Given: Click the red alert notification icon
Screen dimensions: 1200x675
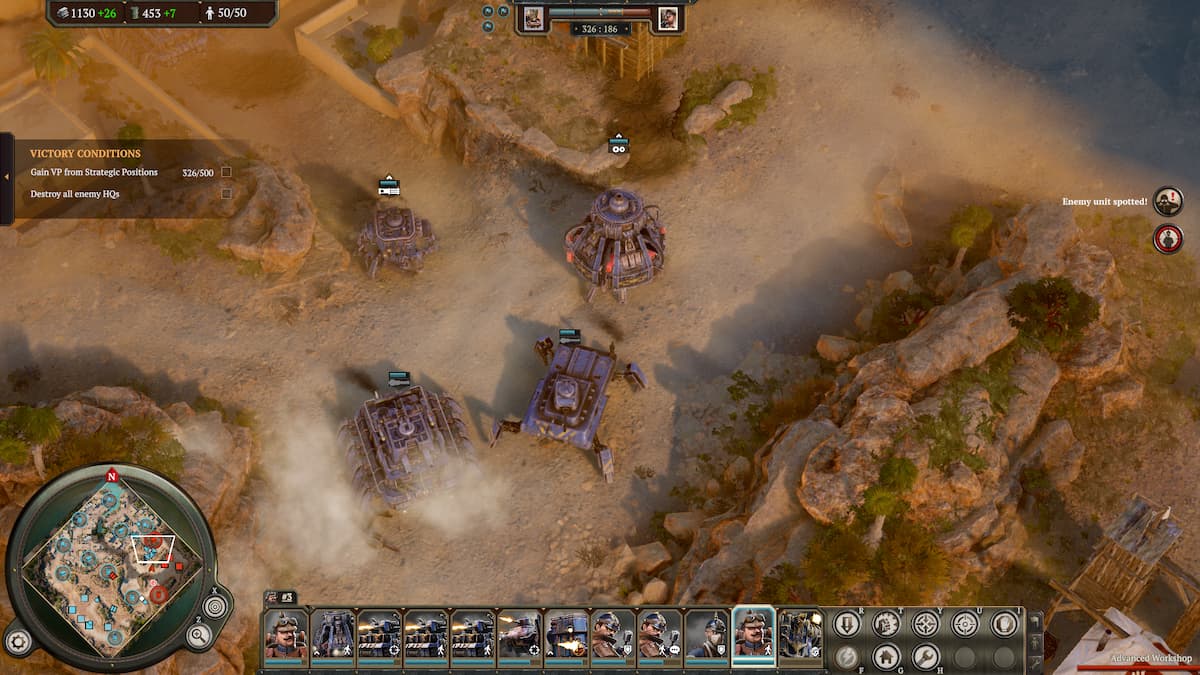Looking at the screenshot, I should pos(1167,239).
